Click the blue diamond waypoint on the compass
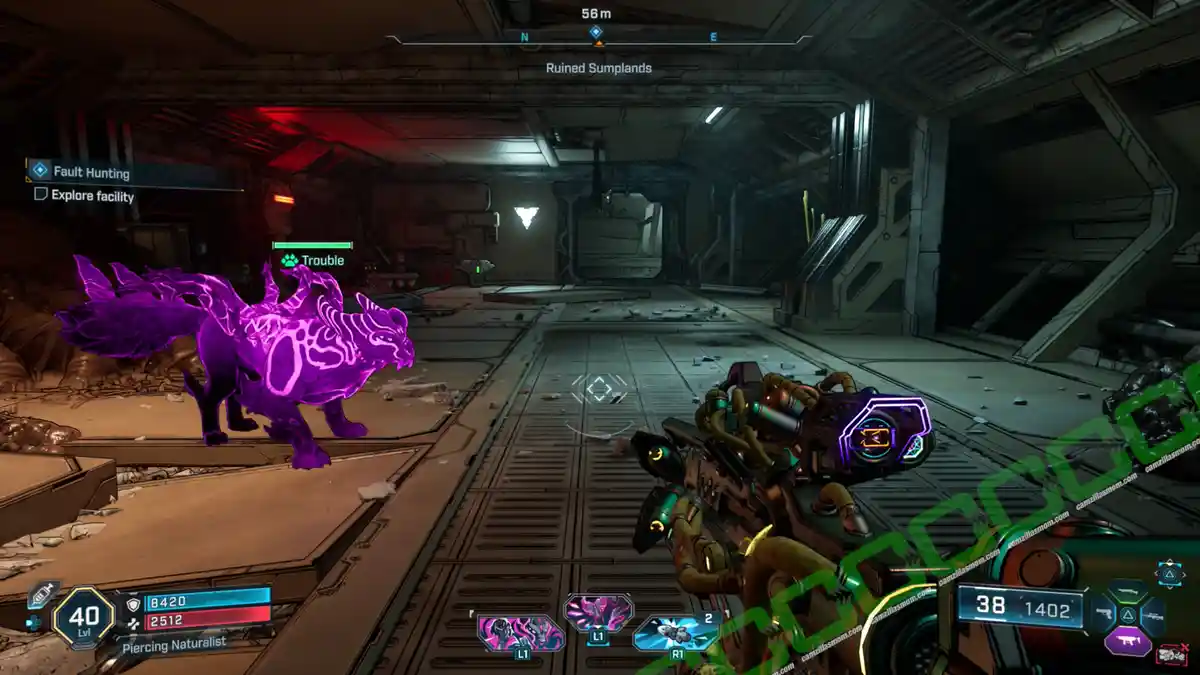The image size is (1200, 675). pos(596,31)
